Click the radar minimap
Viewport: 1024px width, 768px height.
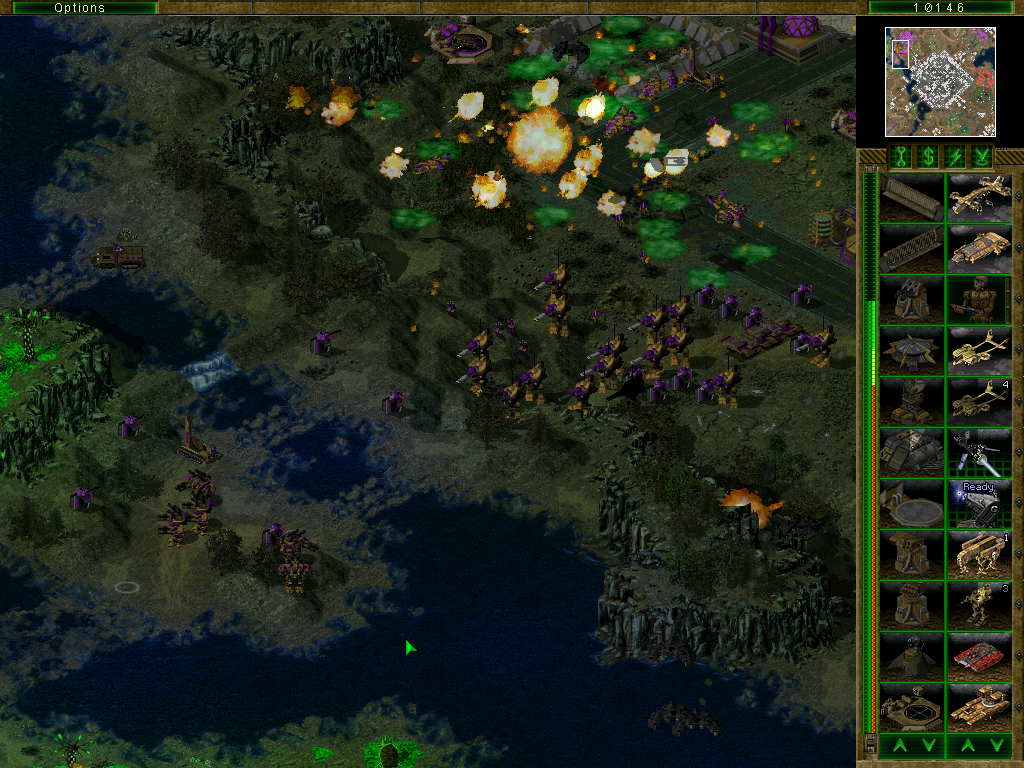point(941,82)
